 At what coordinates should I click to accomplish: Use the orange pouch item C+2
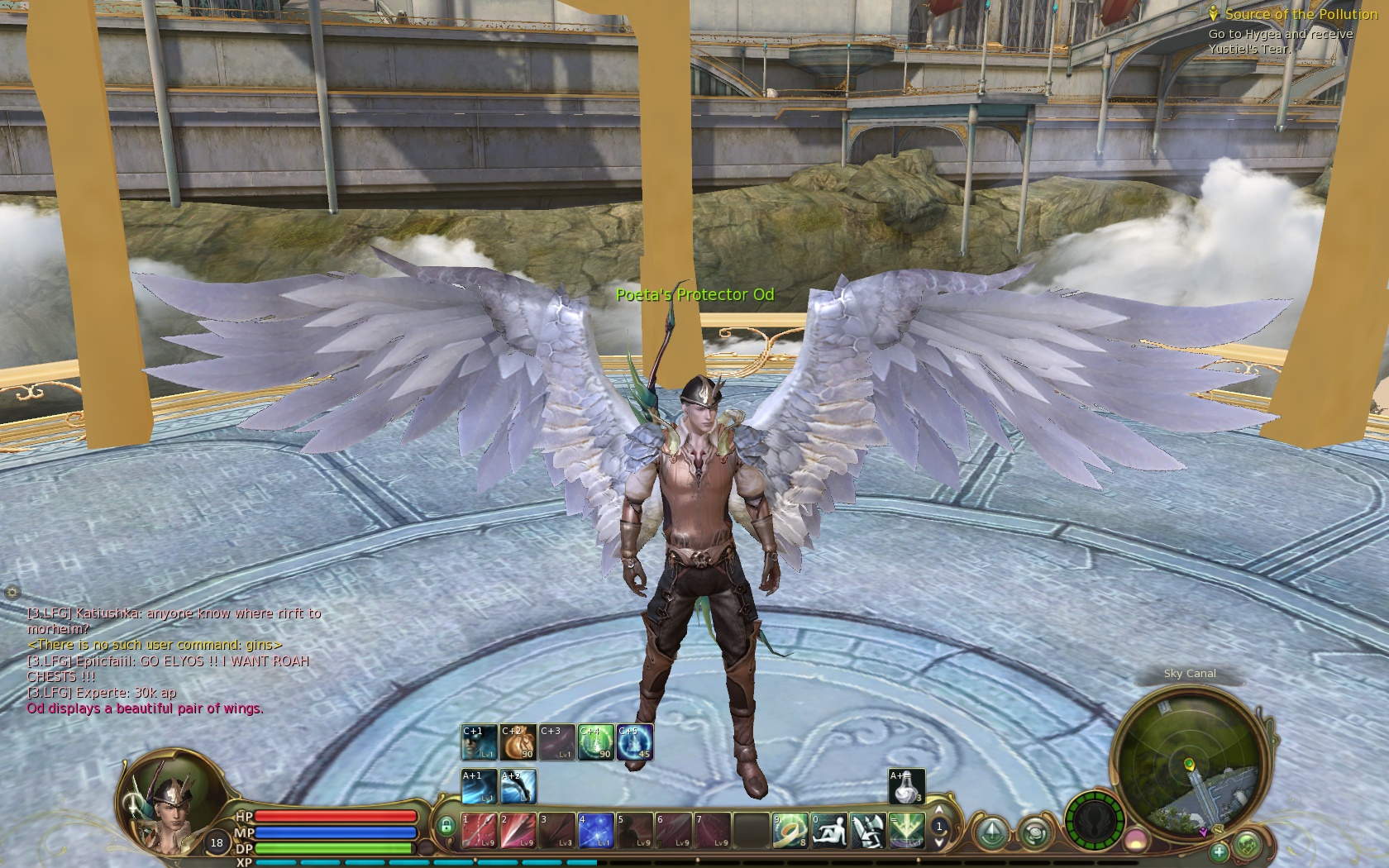[x=518, y=742]
